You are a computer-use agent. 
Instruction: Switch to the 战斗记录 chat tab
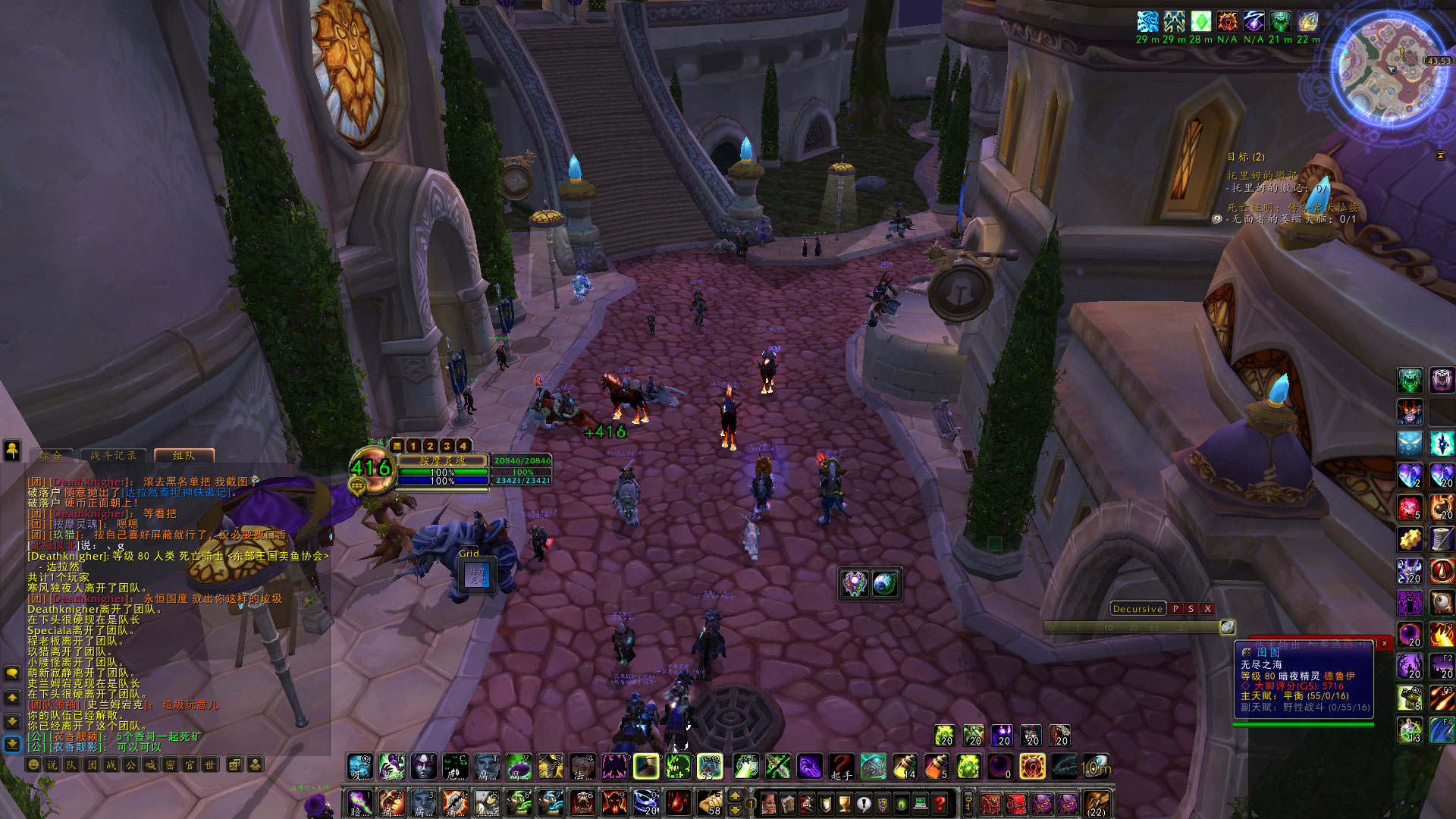(113, 456)
